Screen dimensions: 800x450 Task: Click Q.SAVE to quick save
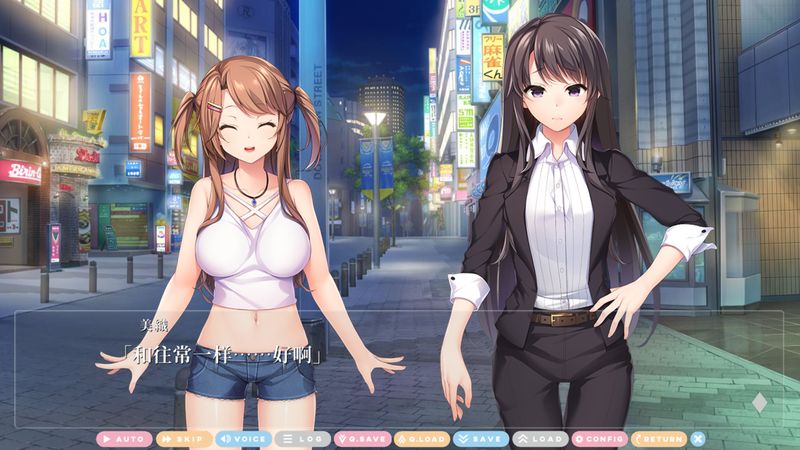tap(361, 438)
